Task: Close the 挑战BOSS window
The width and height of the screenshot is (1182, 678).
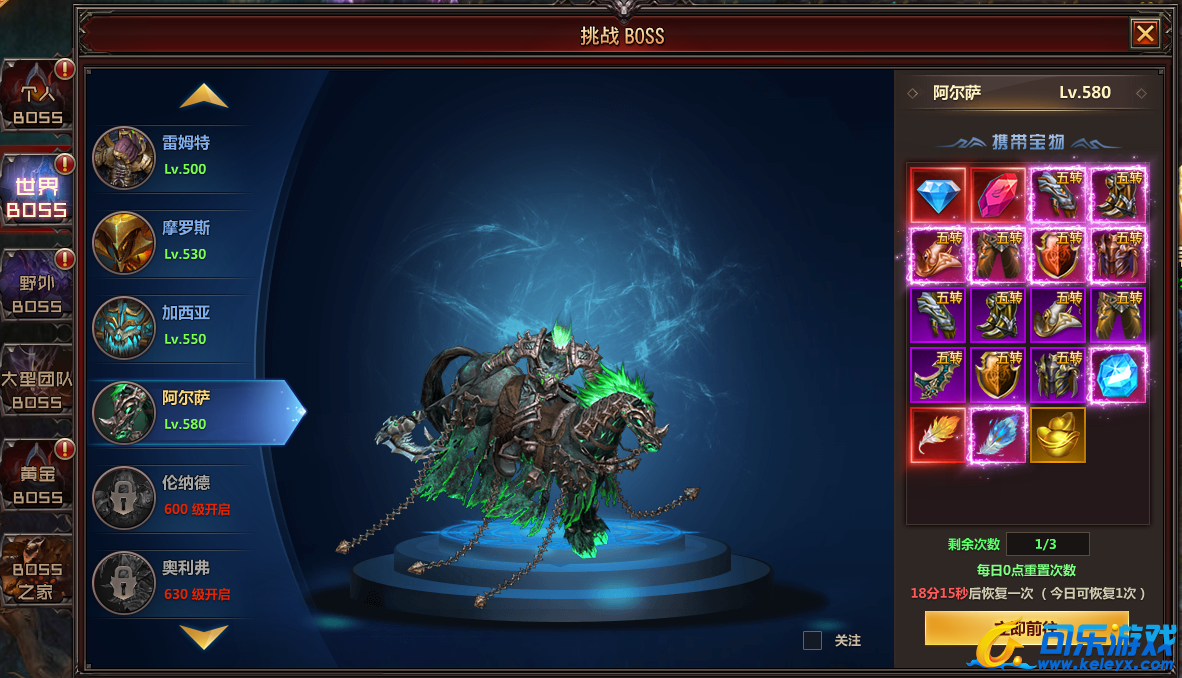Action: tap(1145, 35)
